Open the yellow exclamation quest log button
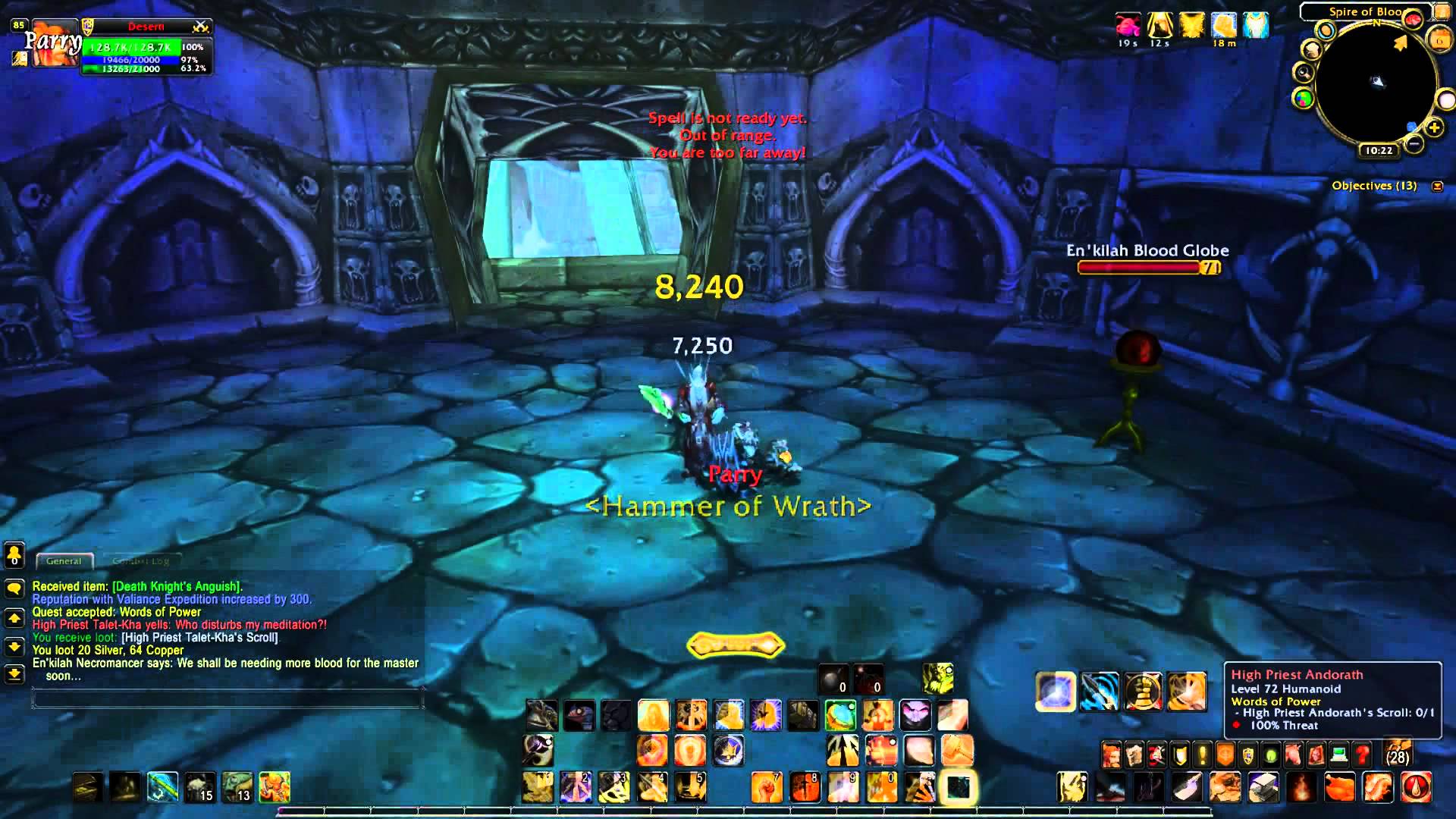1456x819 pixels. [x=1203, y=755]
